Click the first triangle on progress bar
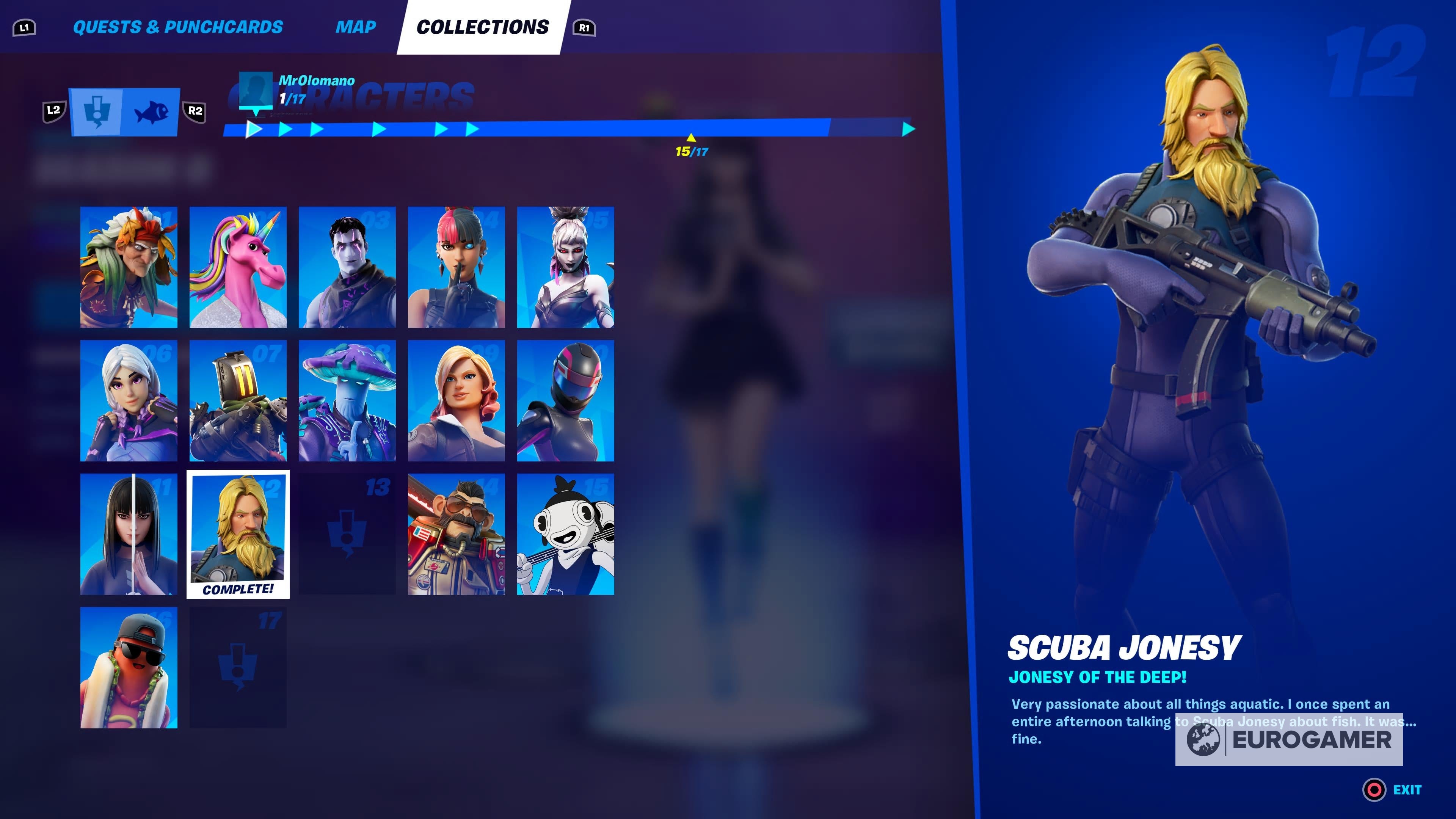 click(254, 129)
